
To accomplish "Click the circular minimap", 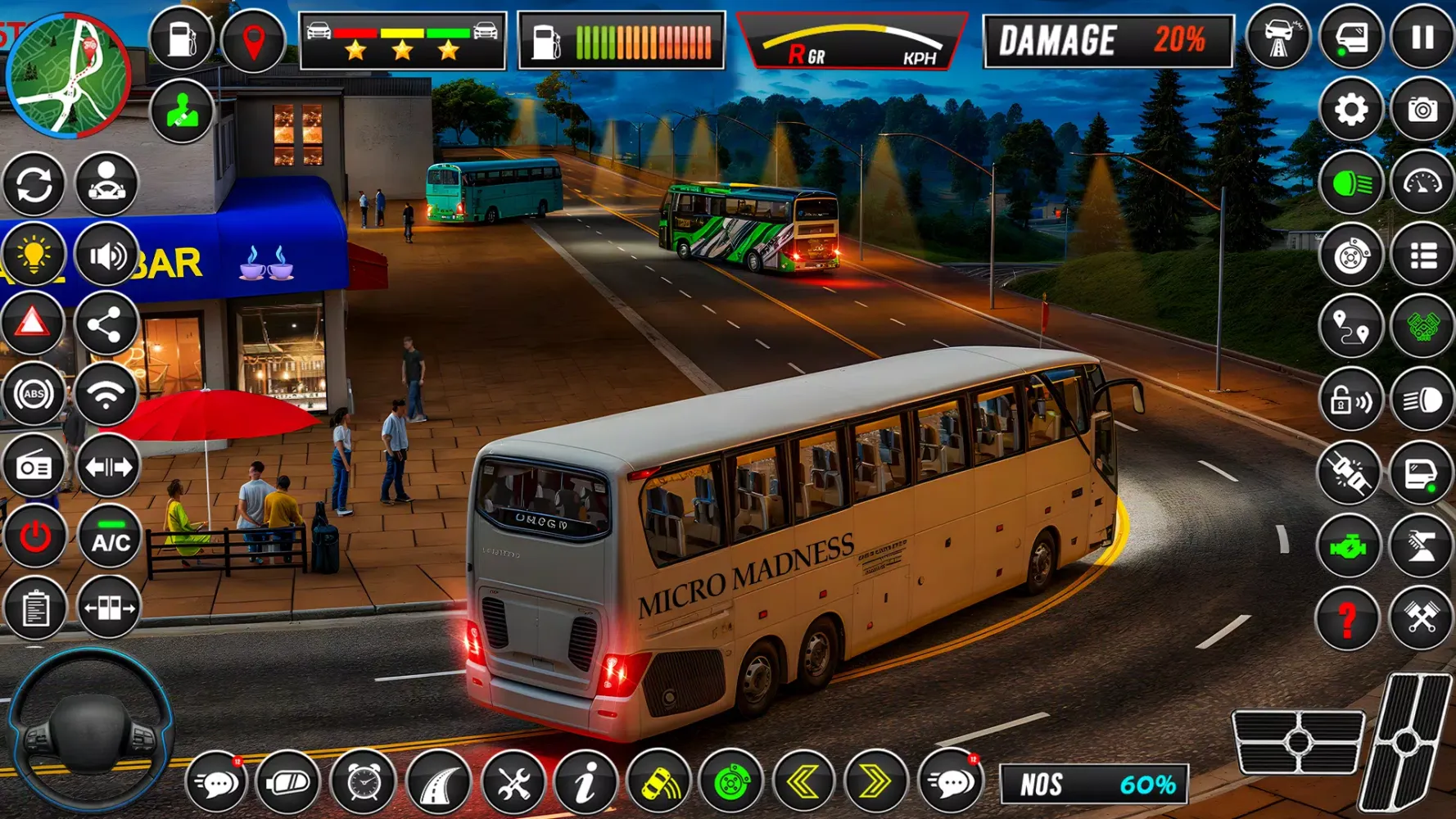I will (68, 75).
